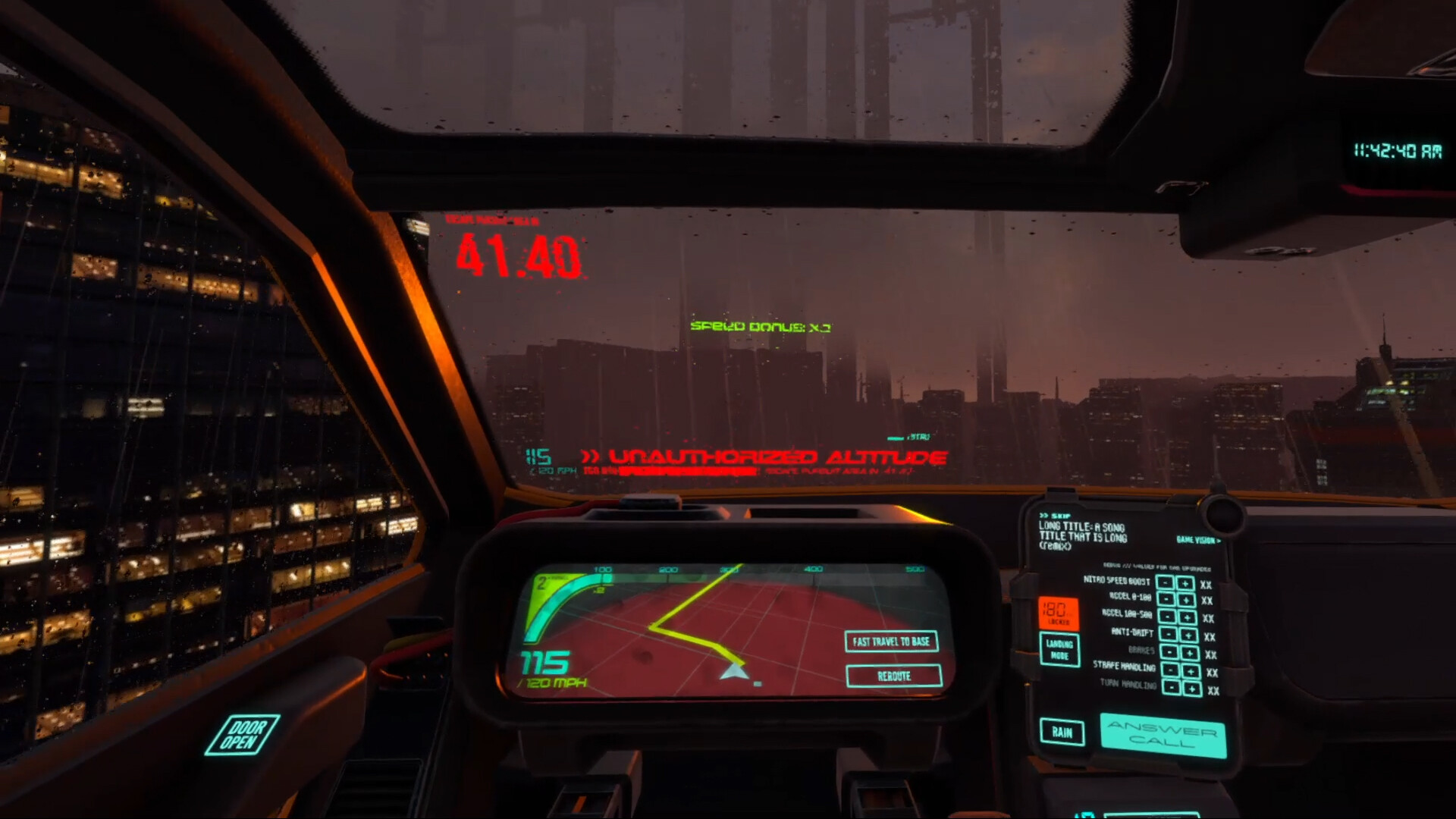Toggle Landing Mode on the side console
This screenshot has height=819, width=1456.
tap(1061, 650)
